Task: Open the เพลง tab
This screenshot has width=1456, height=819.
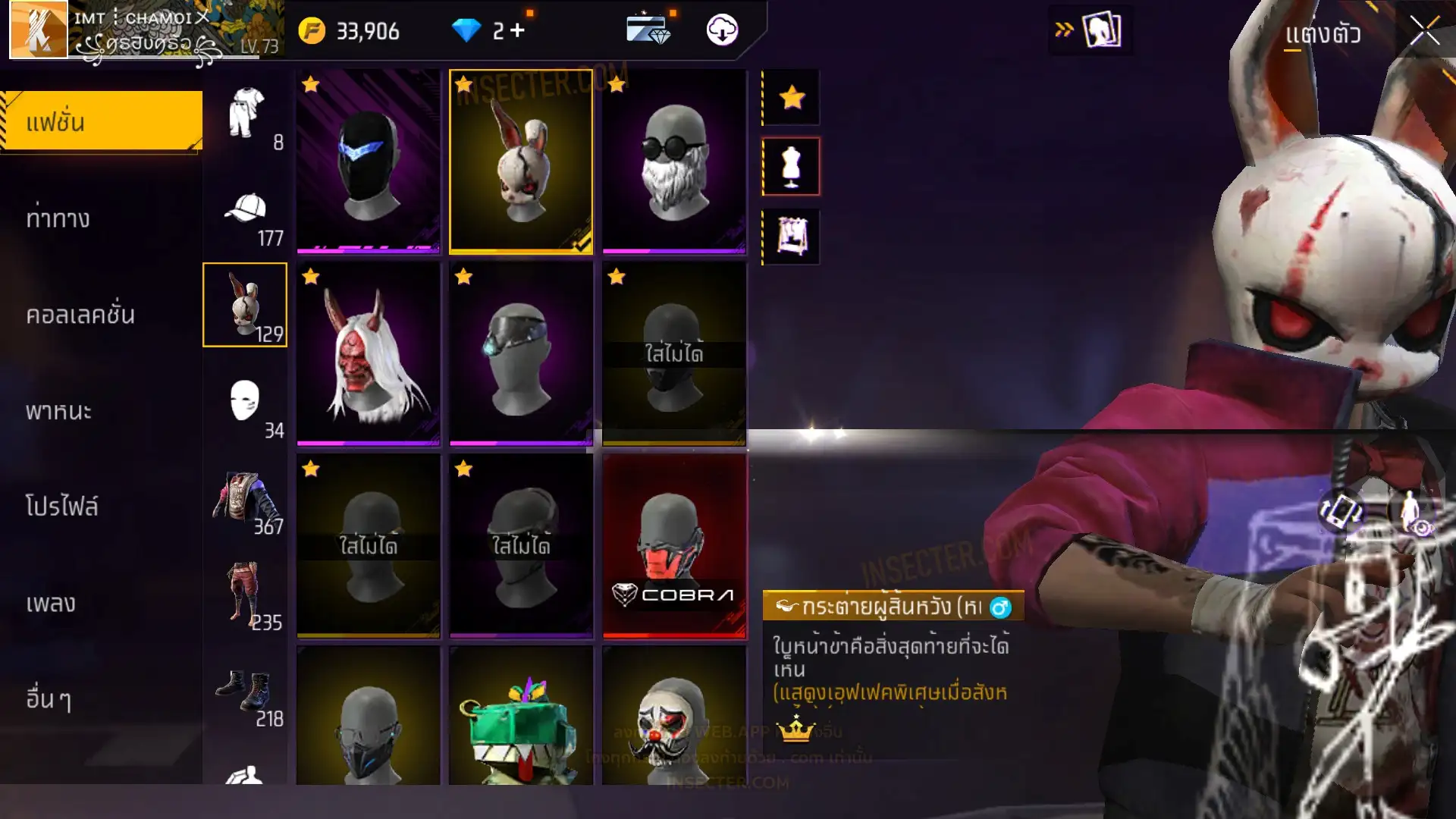Action: tap(102, 603)
